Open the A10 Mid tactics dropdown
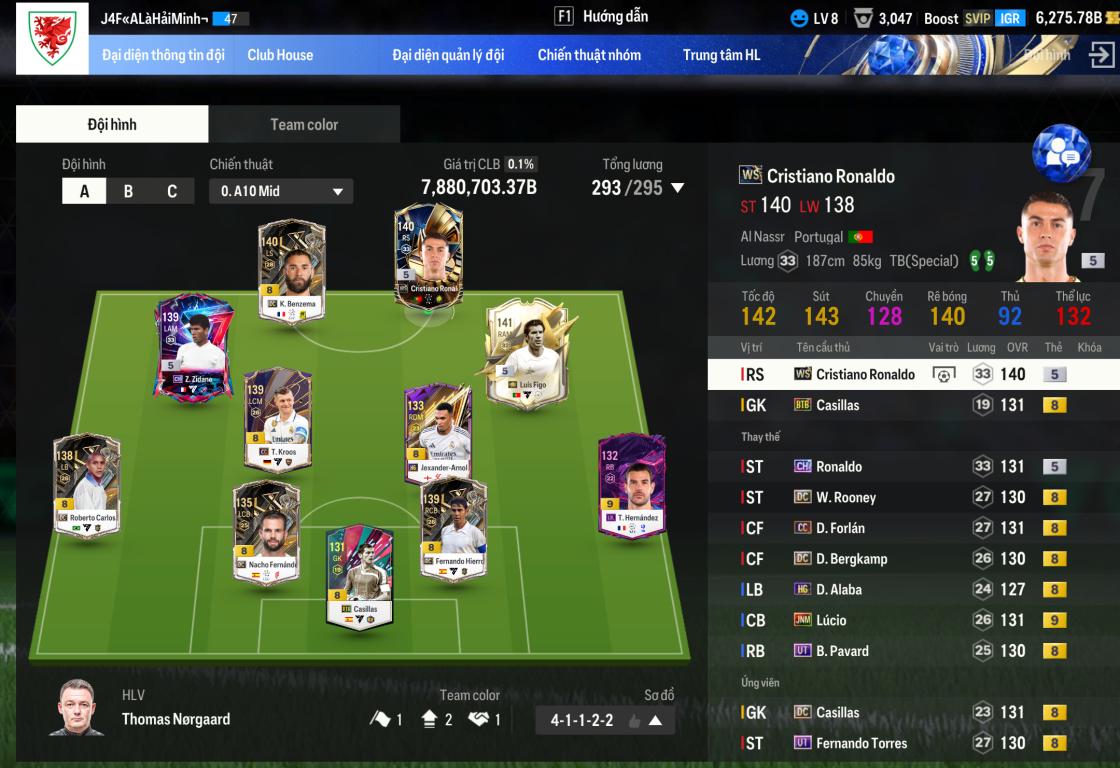1120x768 pixels. click(x=281, y=191)
